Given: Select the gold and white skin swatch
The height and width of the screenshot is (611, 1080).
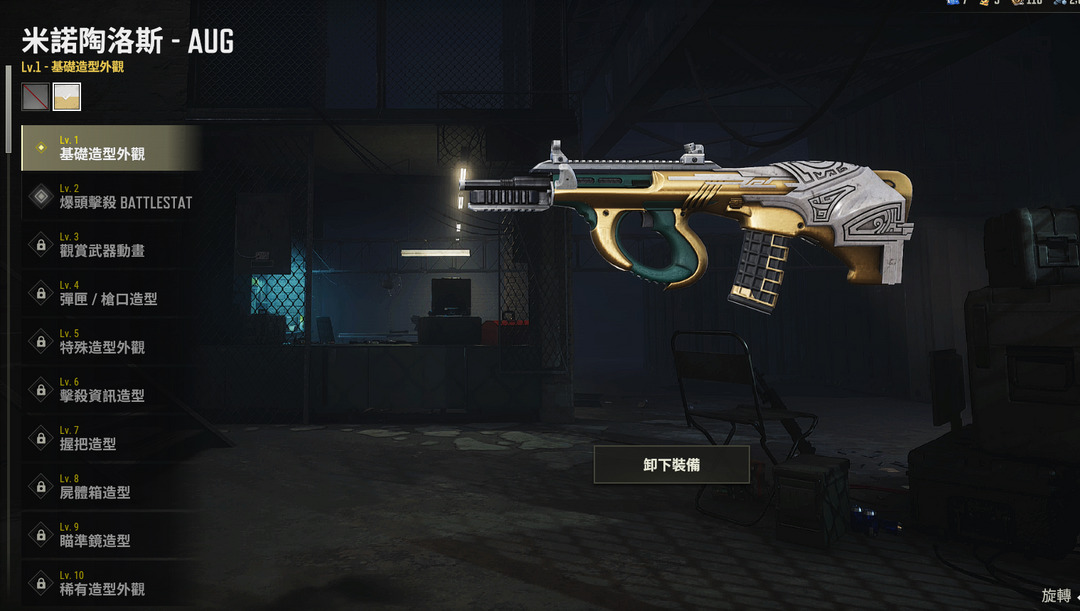Looking at the screenshot, I should (x=67, y=96).
